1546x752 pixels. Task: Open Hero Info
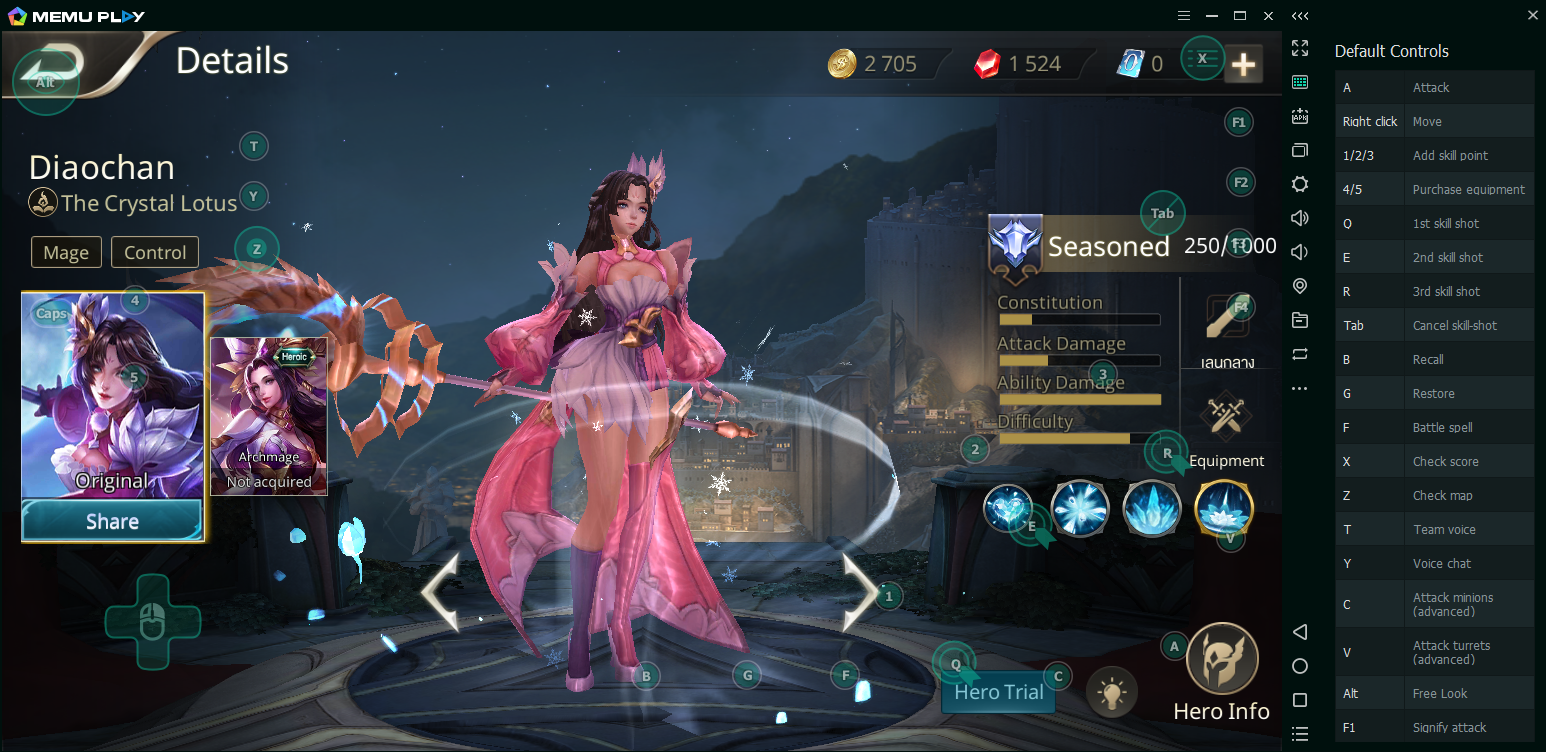coord(1221,671)
